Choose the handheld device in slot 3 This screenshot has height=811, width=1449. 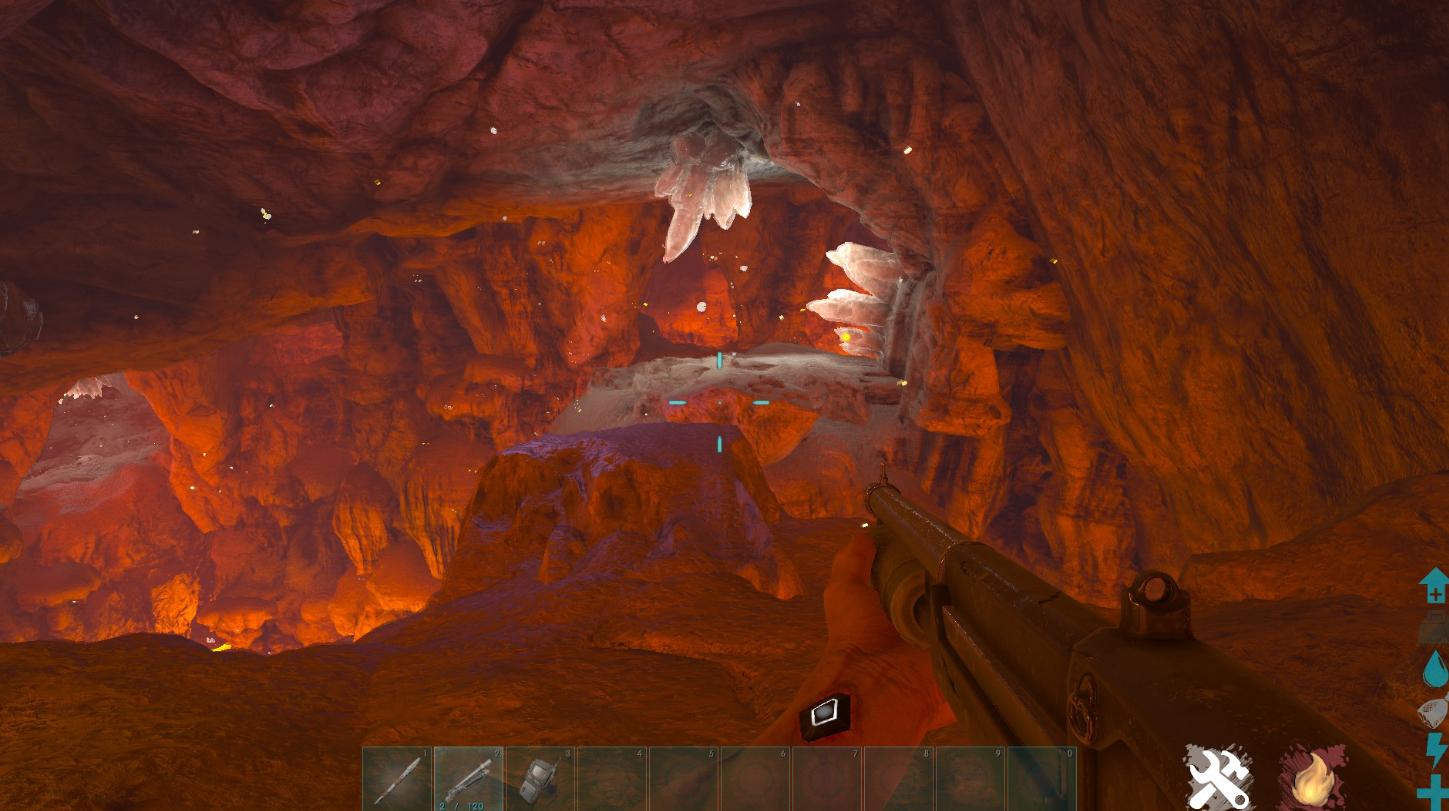click(x=541, y=778)
